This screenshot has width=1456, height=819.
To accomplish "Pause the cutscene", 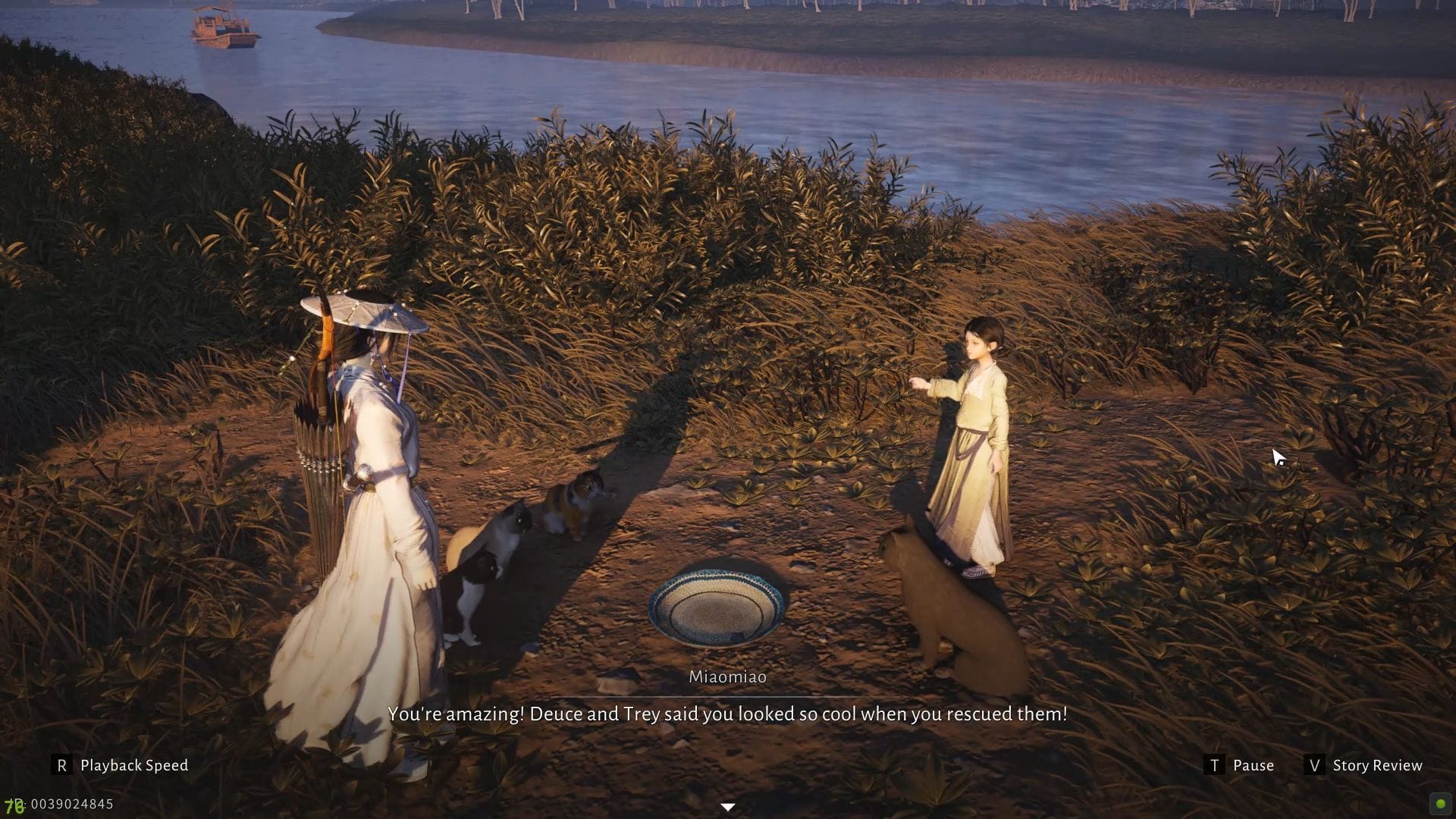I will (x=1254, y=764).
